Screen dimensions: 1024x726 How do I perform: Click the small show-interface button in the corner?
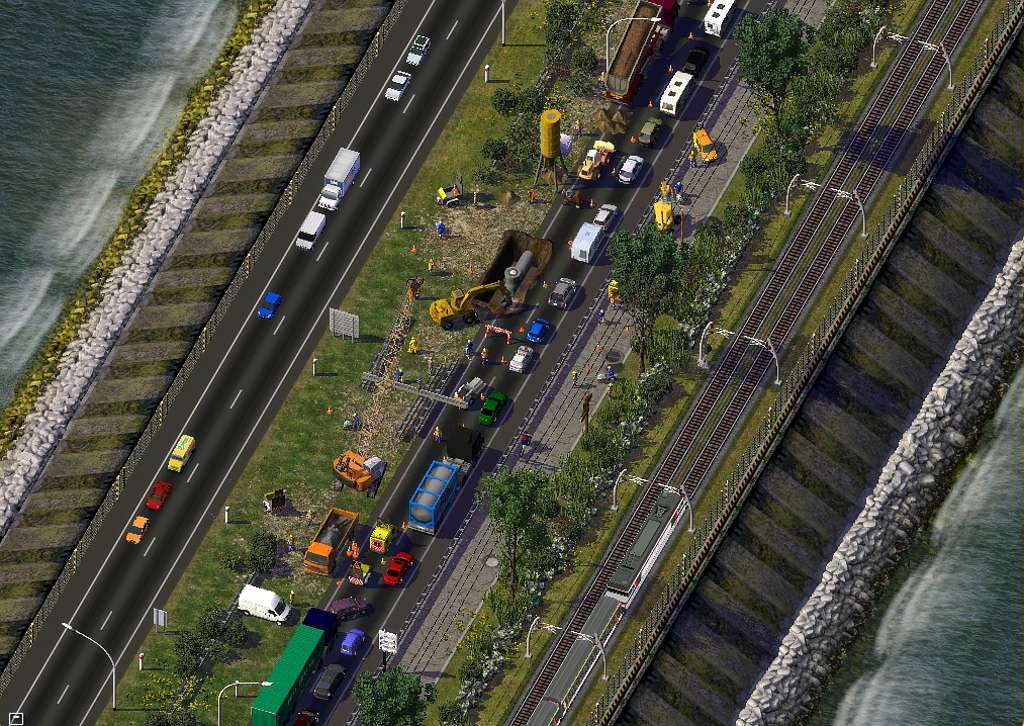point(15,717)
